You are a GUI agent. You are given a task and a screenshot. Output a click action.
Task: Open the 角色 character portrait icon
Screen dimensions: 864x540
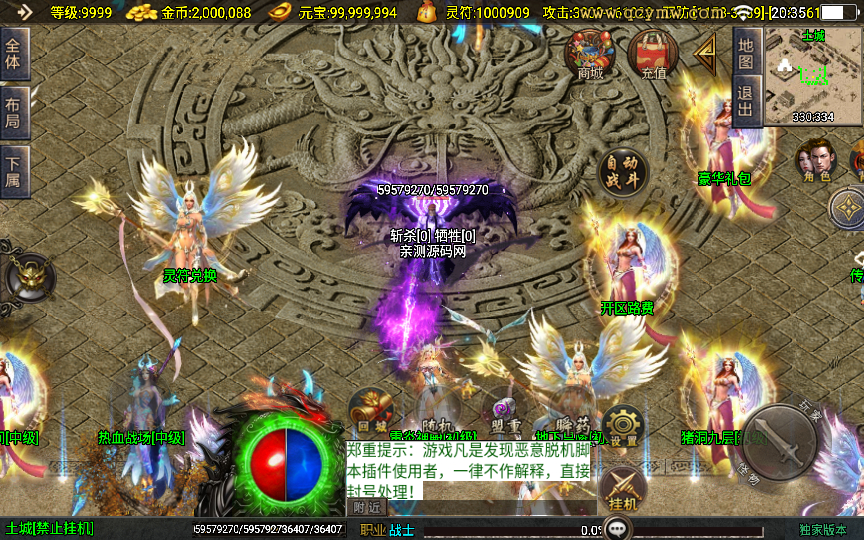[815, 160]
